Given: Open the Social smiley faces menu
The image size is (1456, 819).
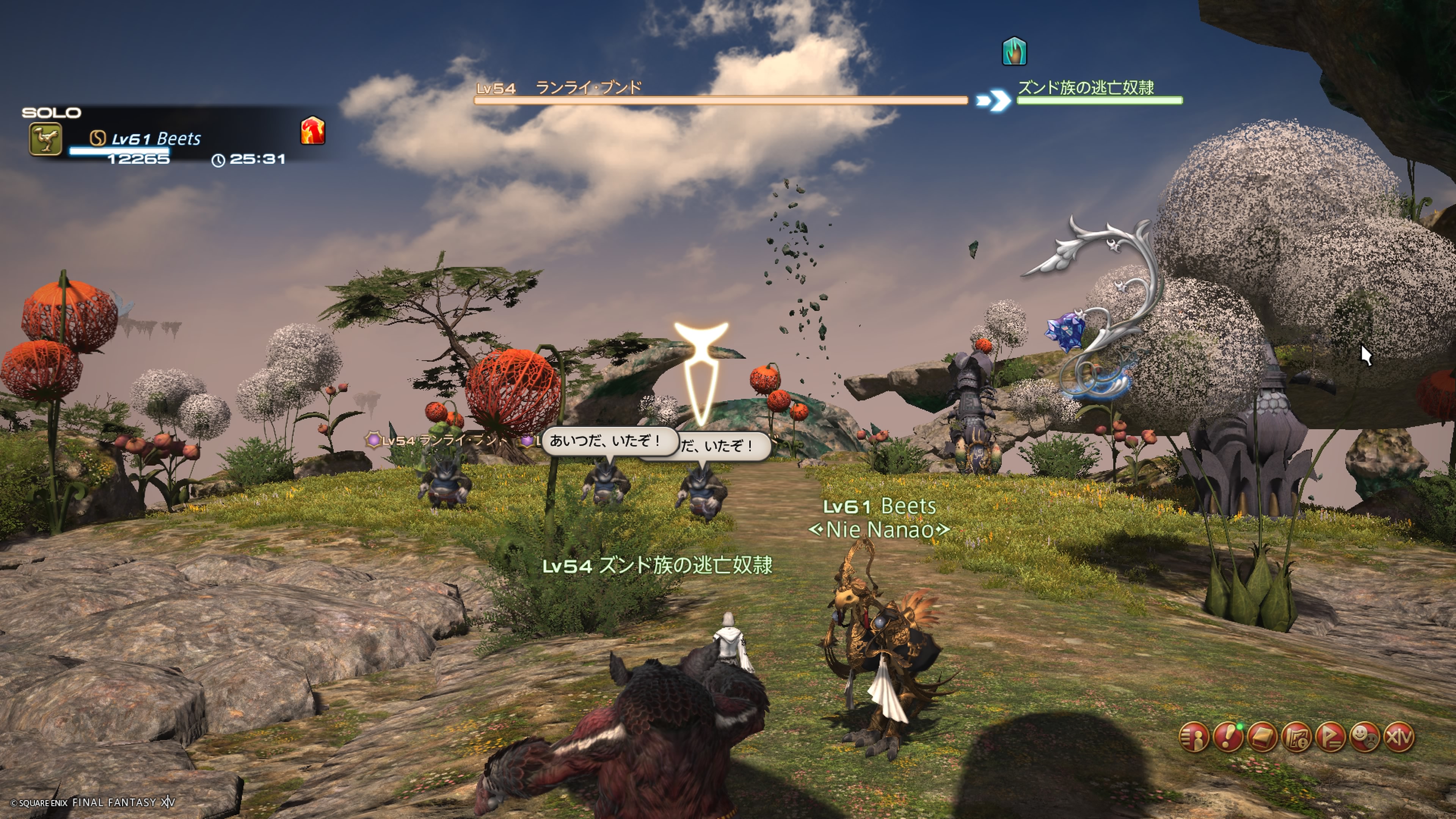Looking at the screenshot, I should tap(1365, 737).
